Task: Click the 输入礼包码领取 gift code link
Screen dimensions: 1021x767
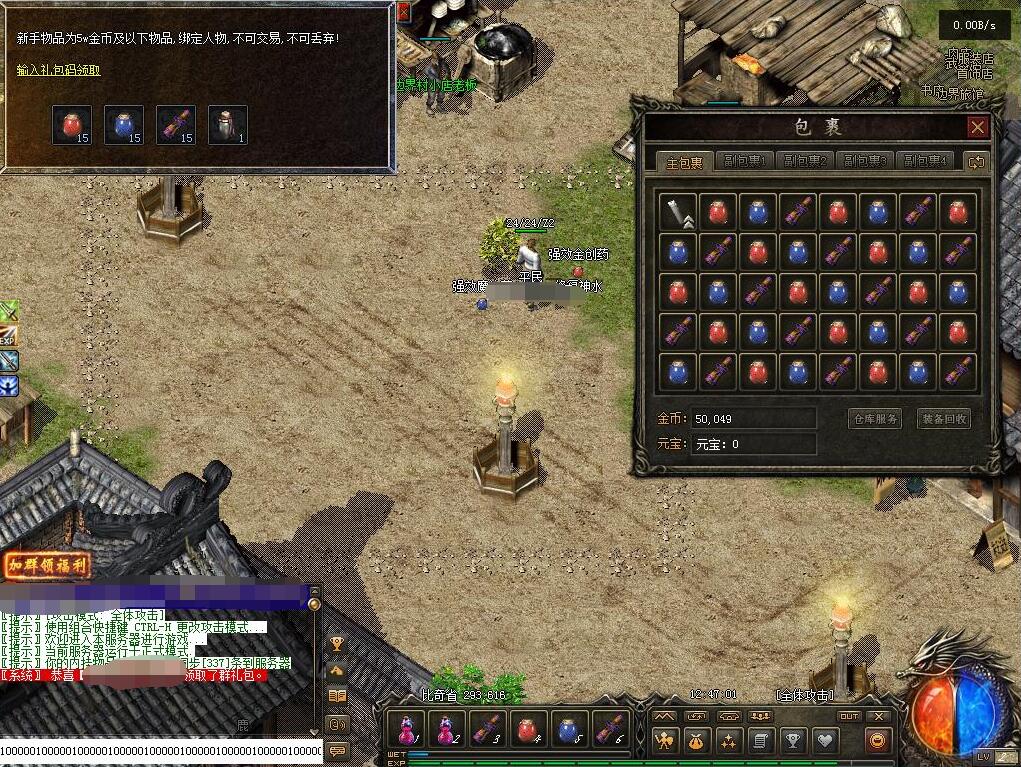Action: tap(58, 71)
